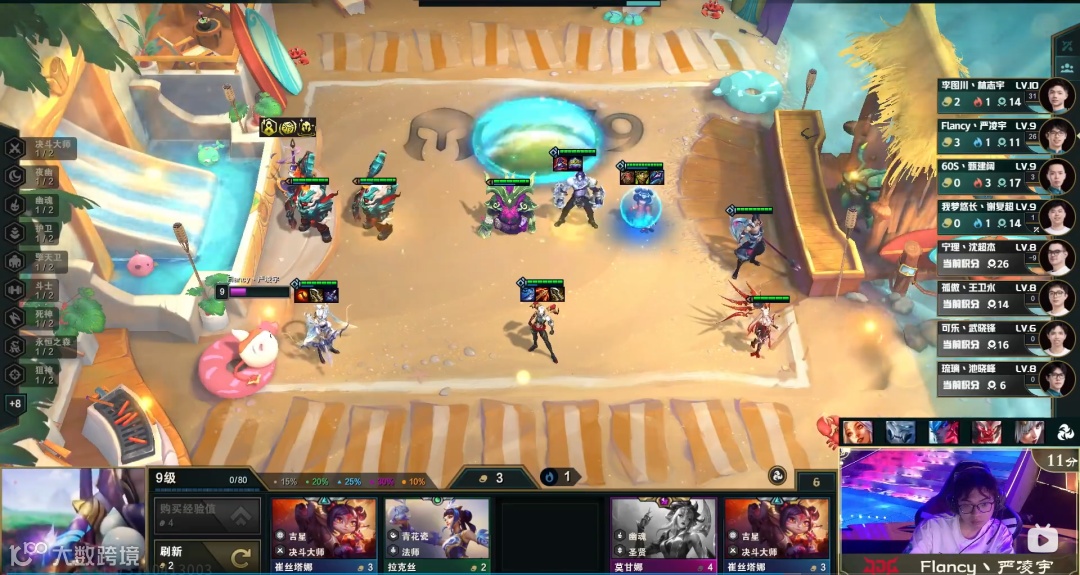Refresh the shop with the 刷新 button

pyautogui.click(x=205, y=556)
